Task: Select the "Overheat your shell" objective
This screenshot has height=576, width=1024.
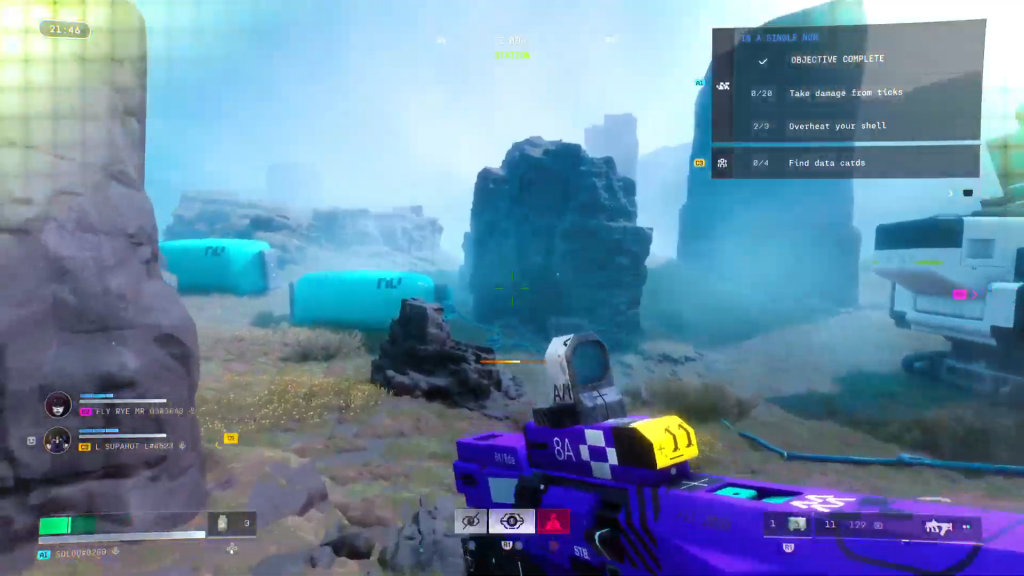Action: (837, 126)
